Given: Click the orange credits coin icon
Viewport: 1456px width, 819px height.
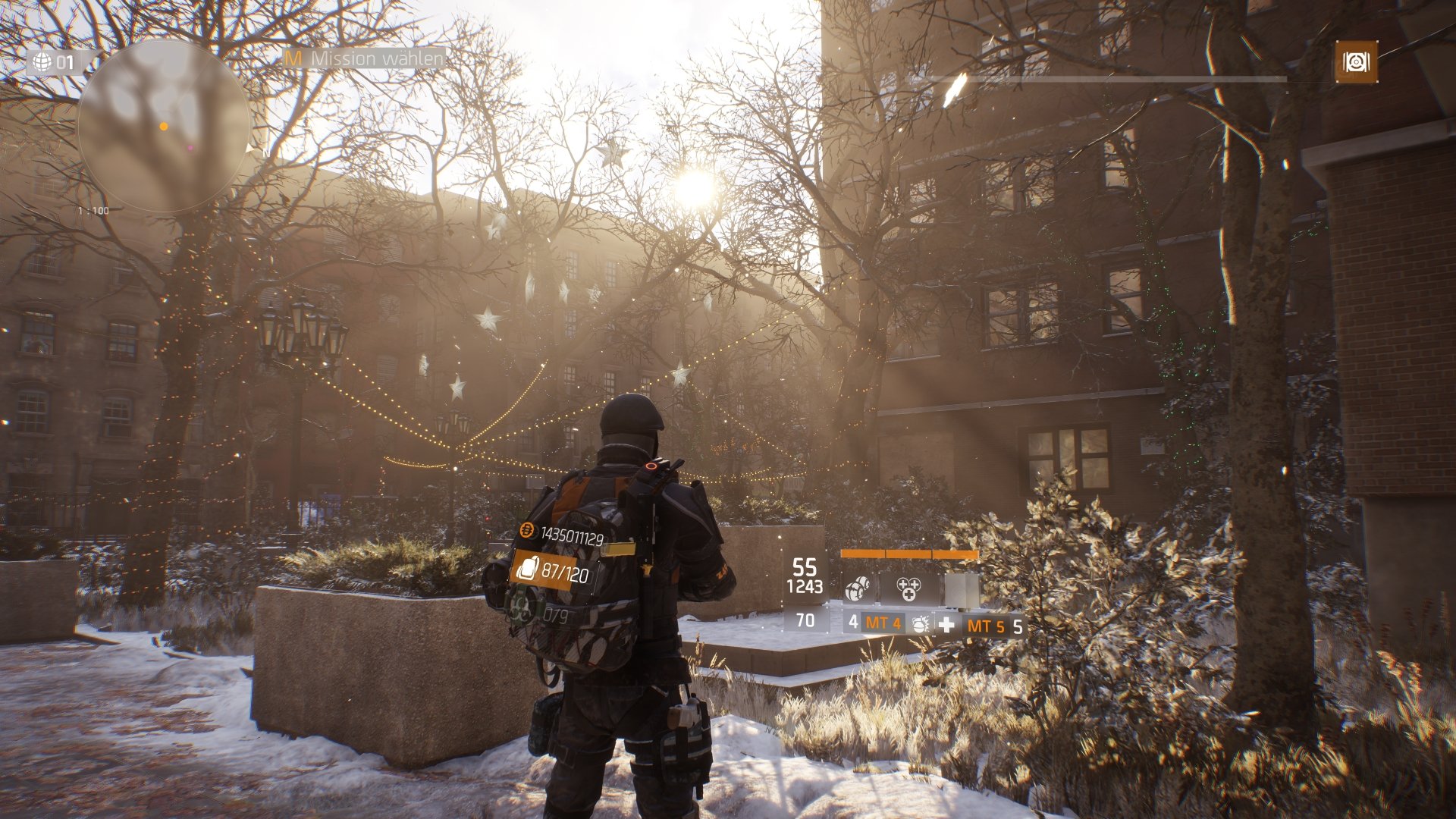Looking at the screenshot, I should [528, 530].
